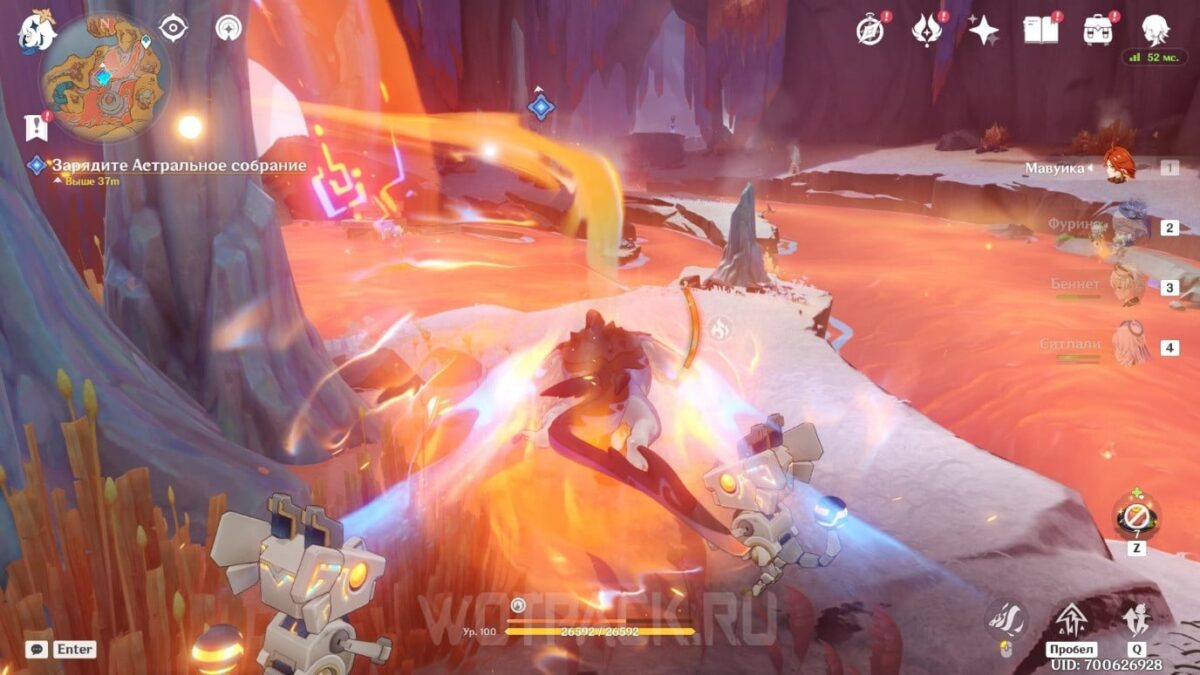This screenshot has height=675, width=1200.
Task: Open the flame-emblem icon in top bar
Action: point(927,30)
